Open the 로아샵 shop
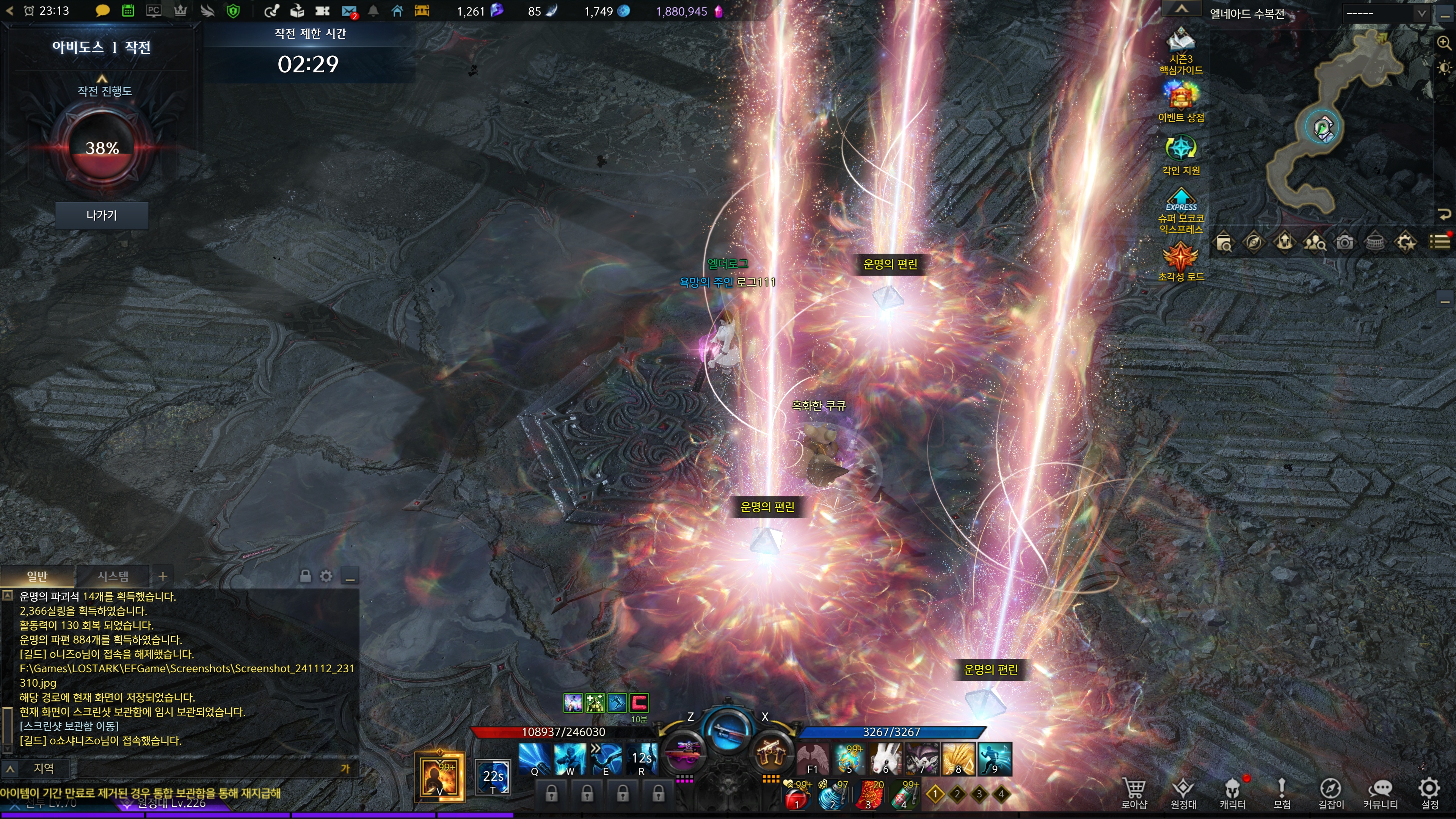Screen dimensions: 1456x819 [x=1134, y=793]
